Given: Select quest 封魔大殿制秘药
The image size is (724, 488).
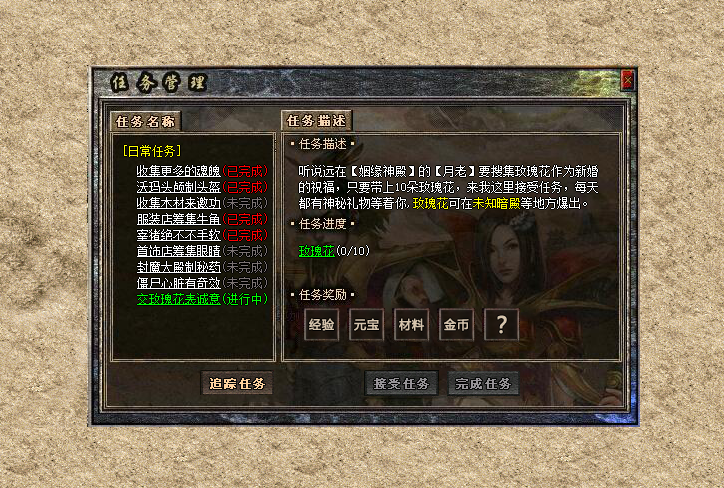Looking at the screenshot, I should click(x=178, y=267).
